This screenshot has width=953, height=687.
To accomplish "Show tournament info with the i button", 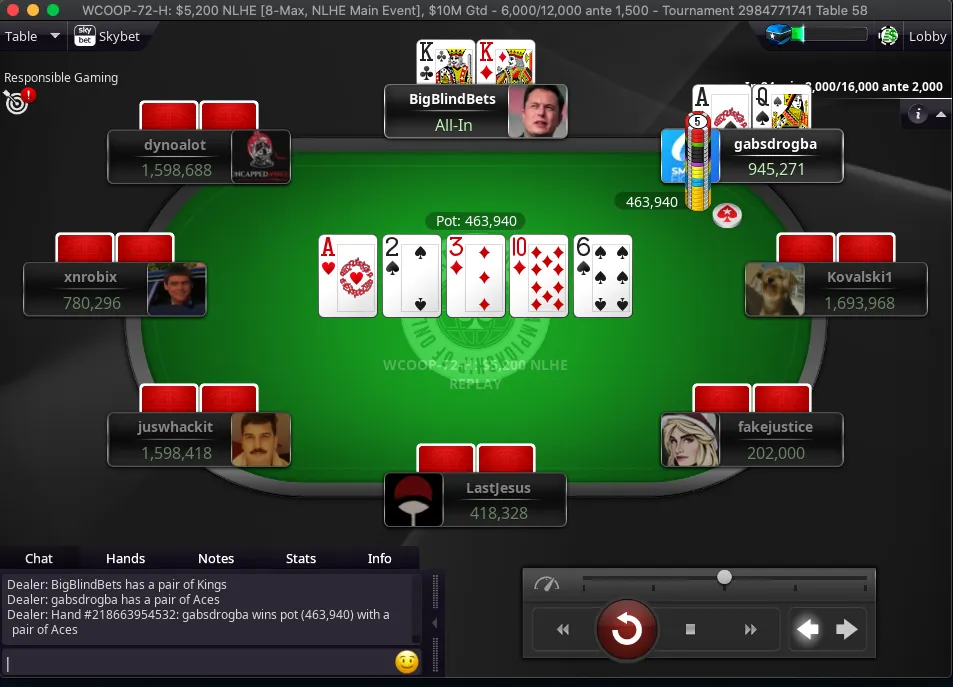I will (918, 114).
